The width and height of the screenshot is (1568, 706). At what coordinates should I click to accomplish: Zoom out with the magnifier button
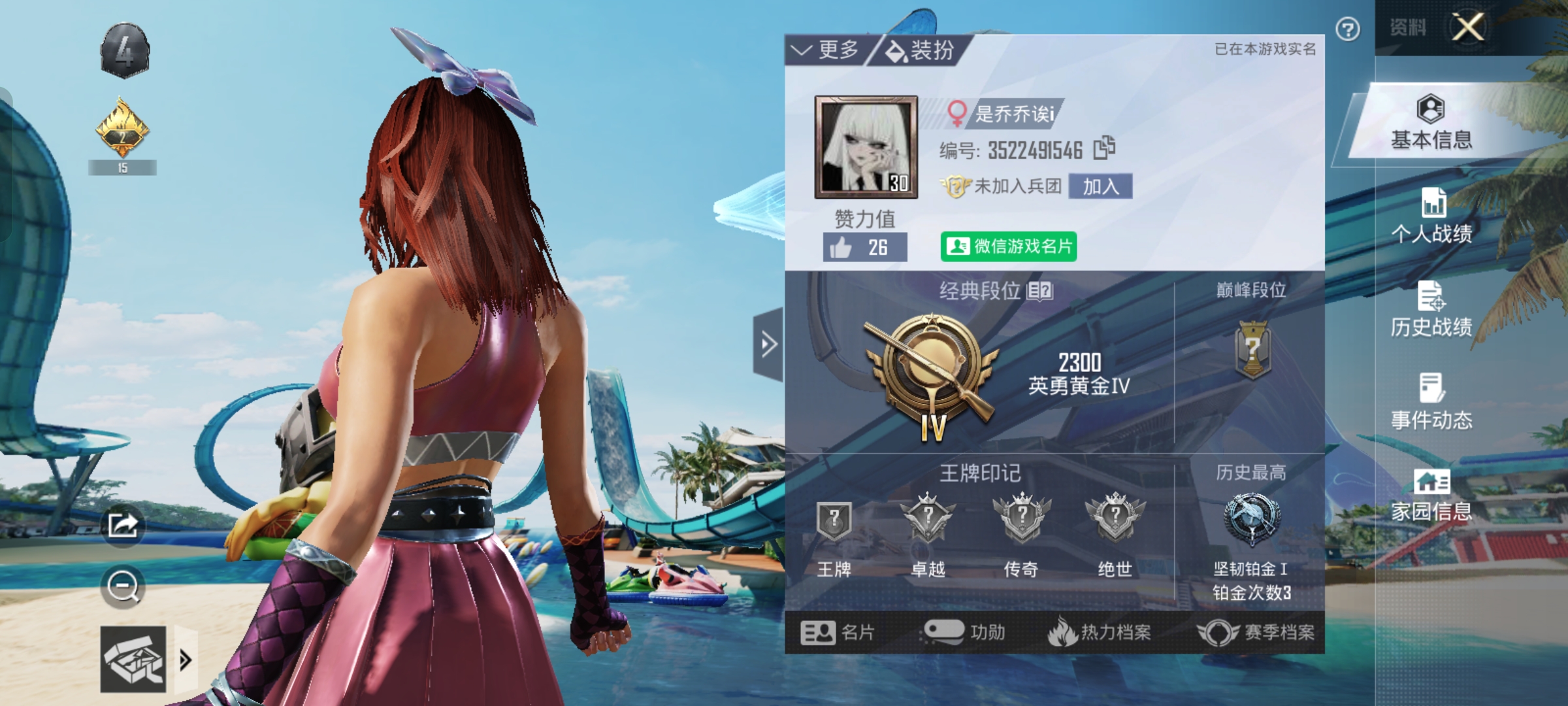[123, 586]
